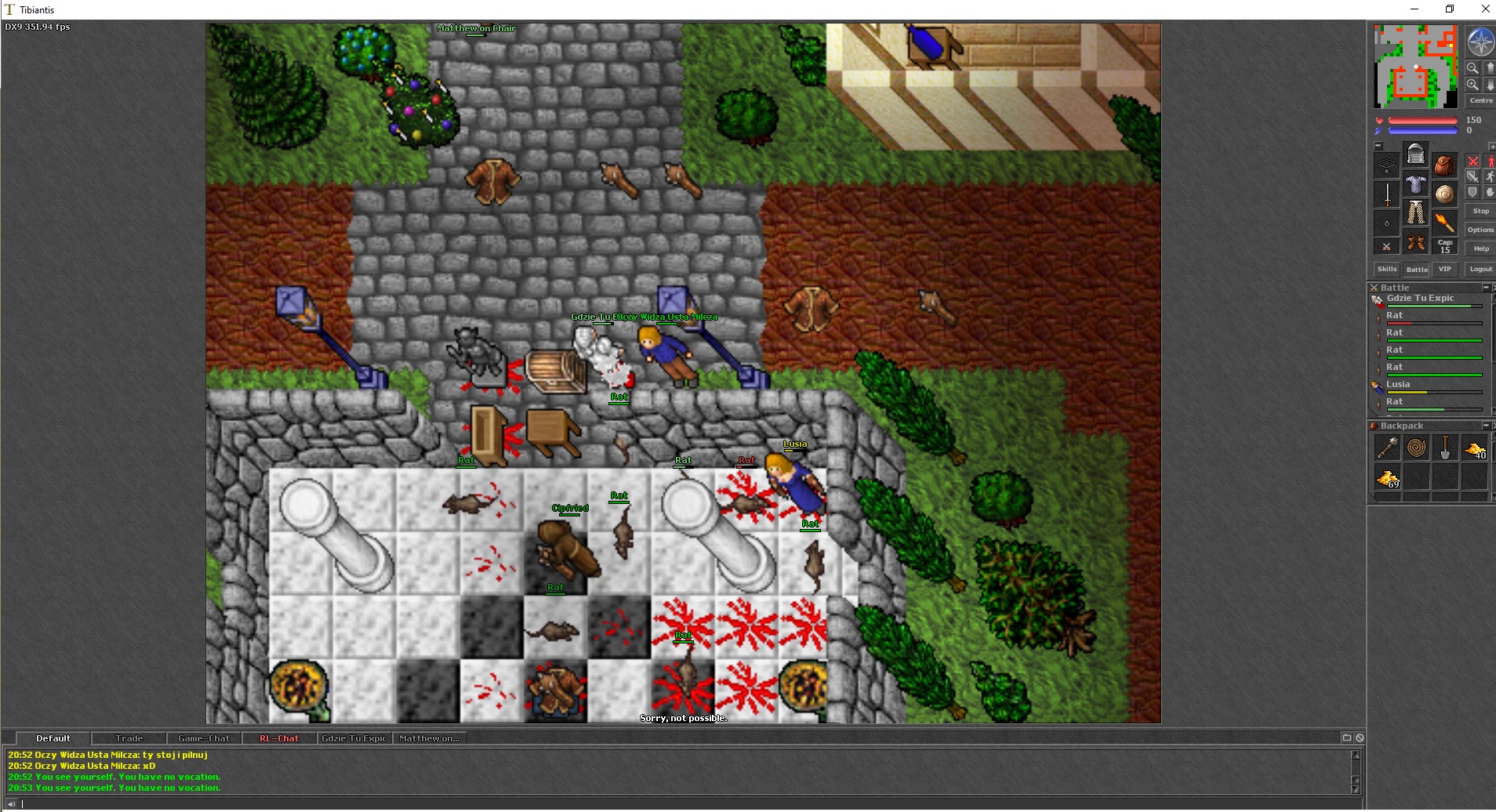Switch to the Game-Chat tab

204,738
